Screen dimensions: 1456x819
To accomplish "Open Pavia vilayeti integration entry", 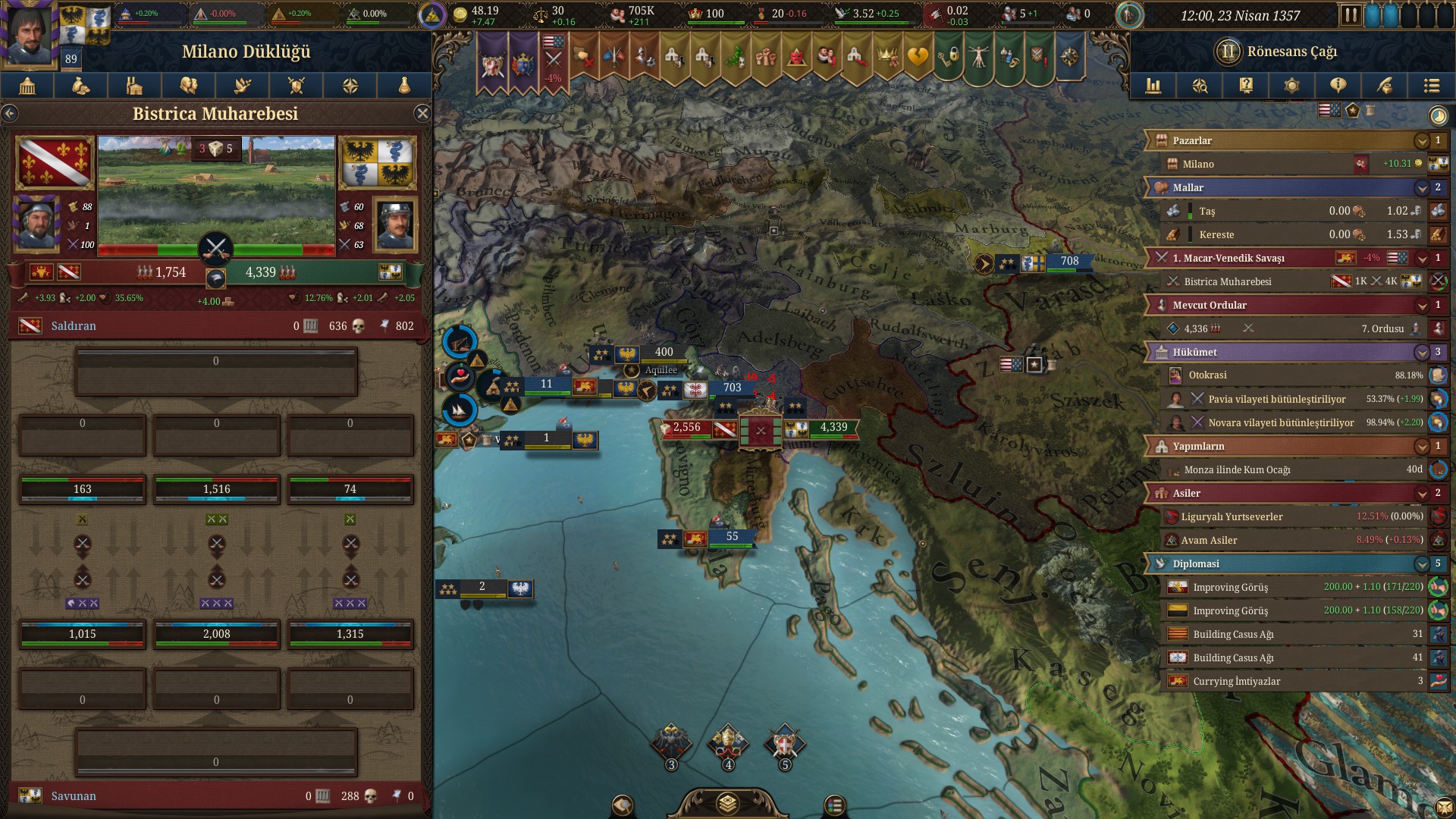I will 1276,400.
